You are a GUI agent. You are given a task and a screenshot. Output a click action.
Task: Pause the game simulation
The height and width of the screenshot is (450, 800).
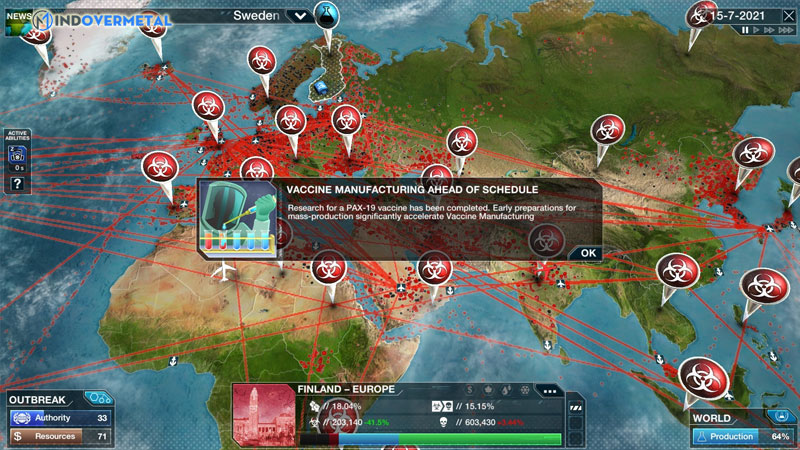[x=745, y=30]
